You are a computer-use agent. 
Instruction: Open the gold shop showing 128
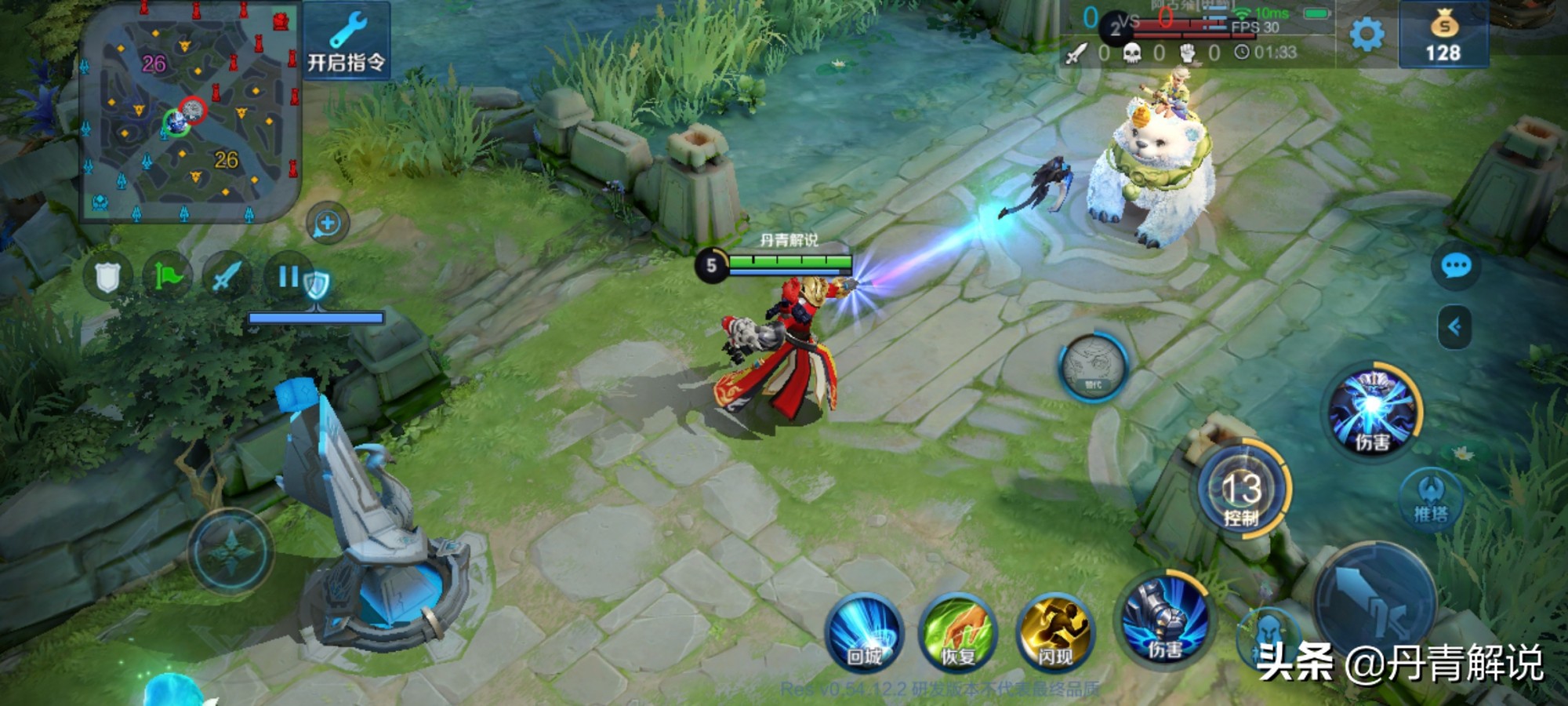[x=1443, y=36]
